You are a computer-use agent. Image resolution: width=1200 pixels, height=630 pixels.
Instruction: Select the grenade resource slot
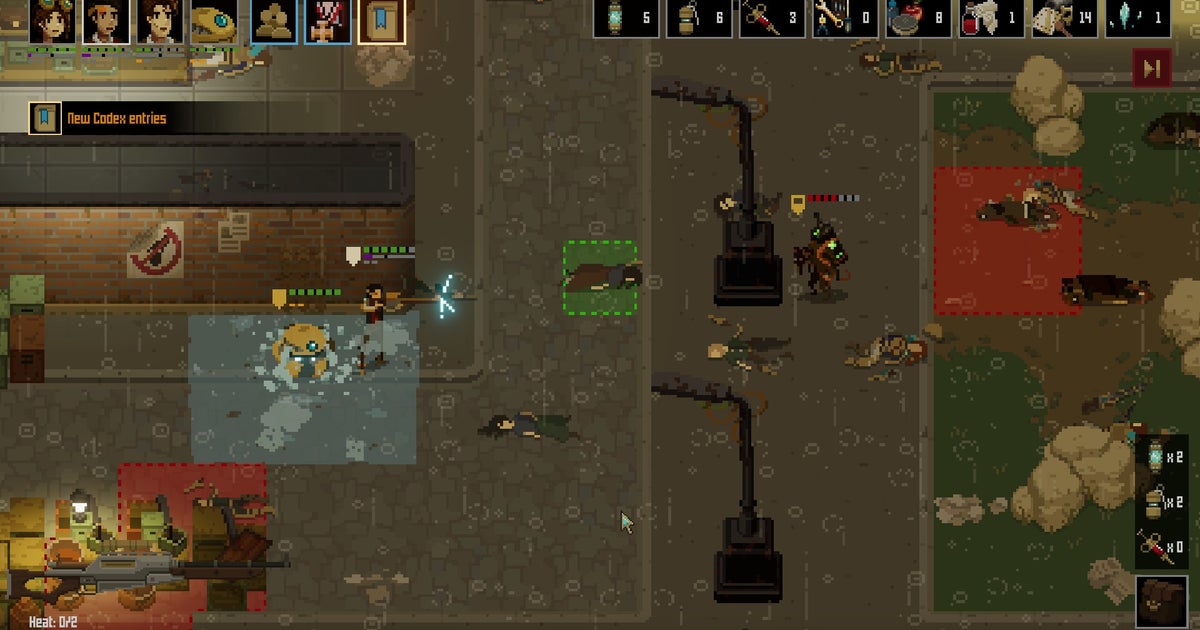point(699,19)
